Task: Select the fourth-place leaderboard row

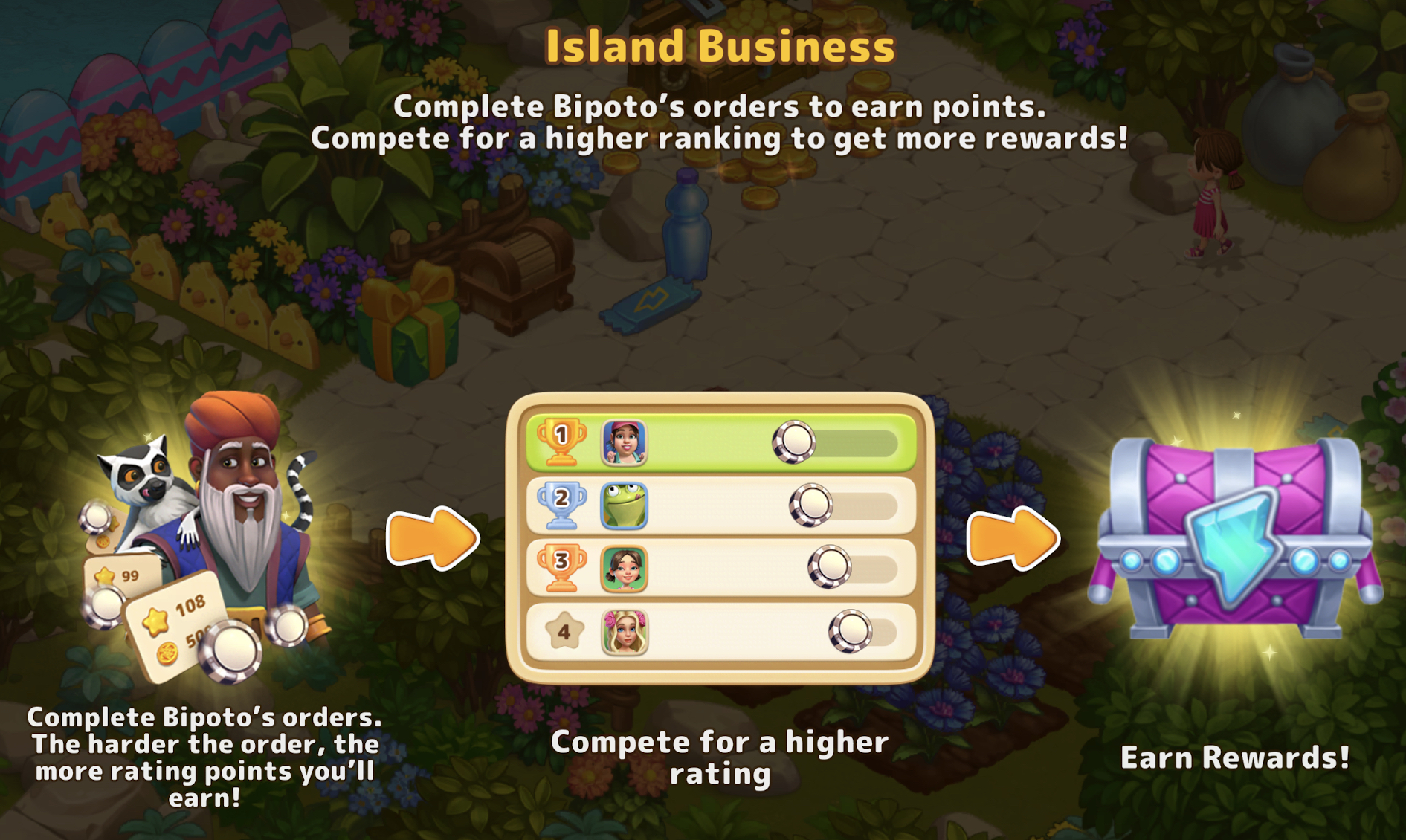Action: (720, 632)
